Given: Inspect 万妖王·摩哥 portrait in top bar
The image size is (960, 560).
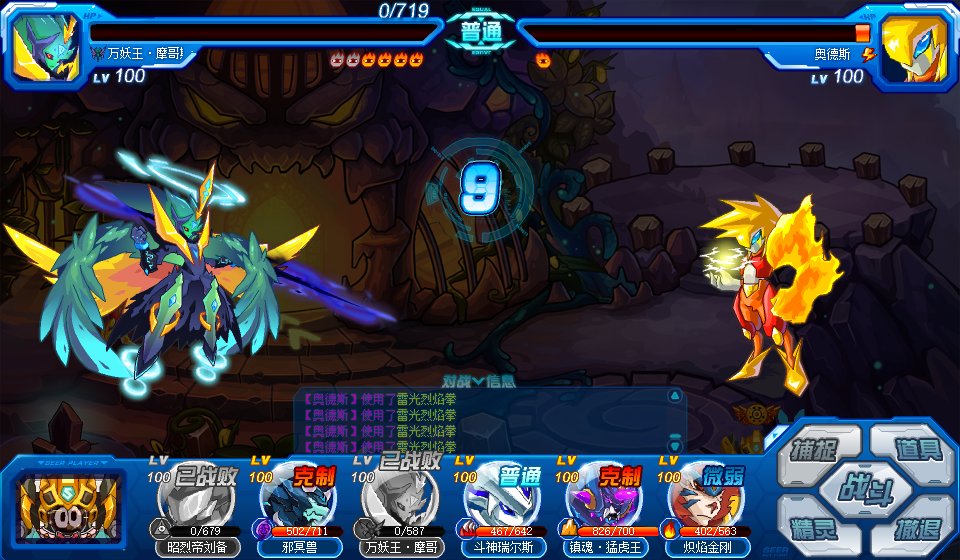Looking at the screenshot, I should [x=46, y=48].
